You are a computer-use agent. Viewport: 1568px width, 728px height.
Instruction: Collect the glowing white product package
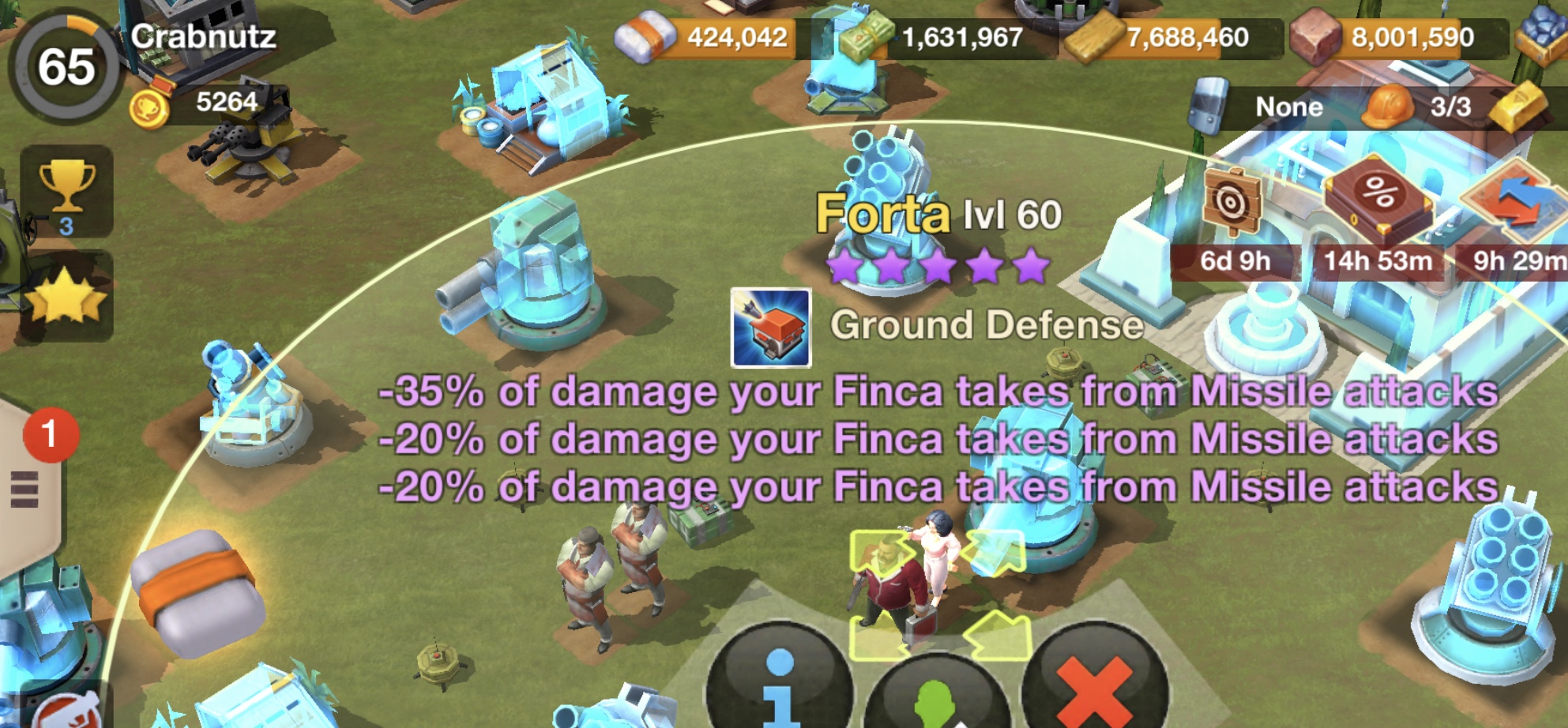197,594
